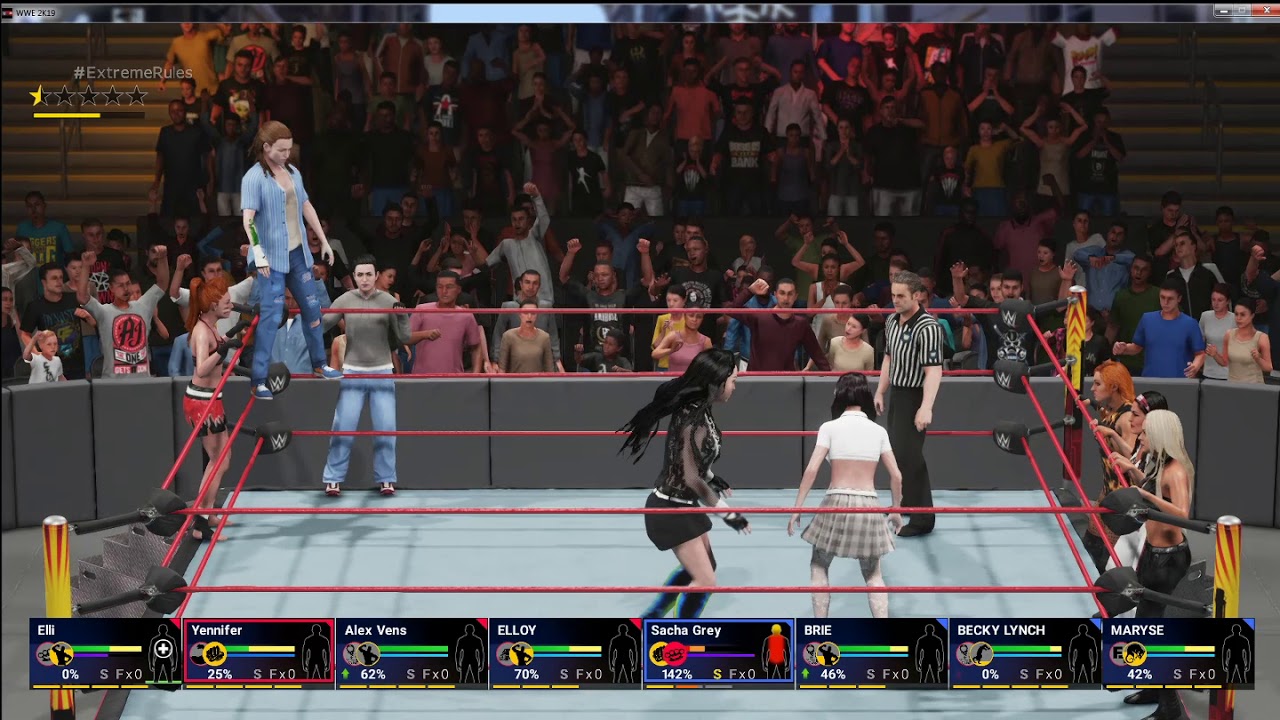This screenshot has height=720, width=1280.
Task: Close the WWE 2K19 window
Action: [1265, 11]
